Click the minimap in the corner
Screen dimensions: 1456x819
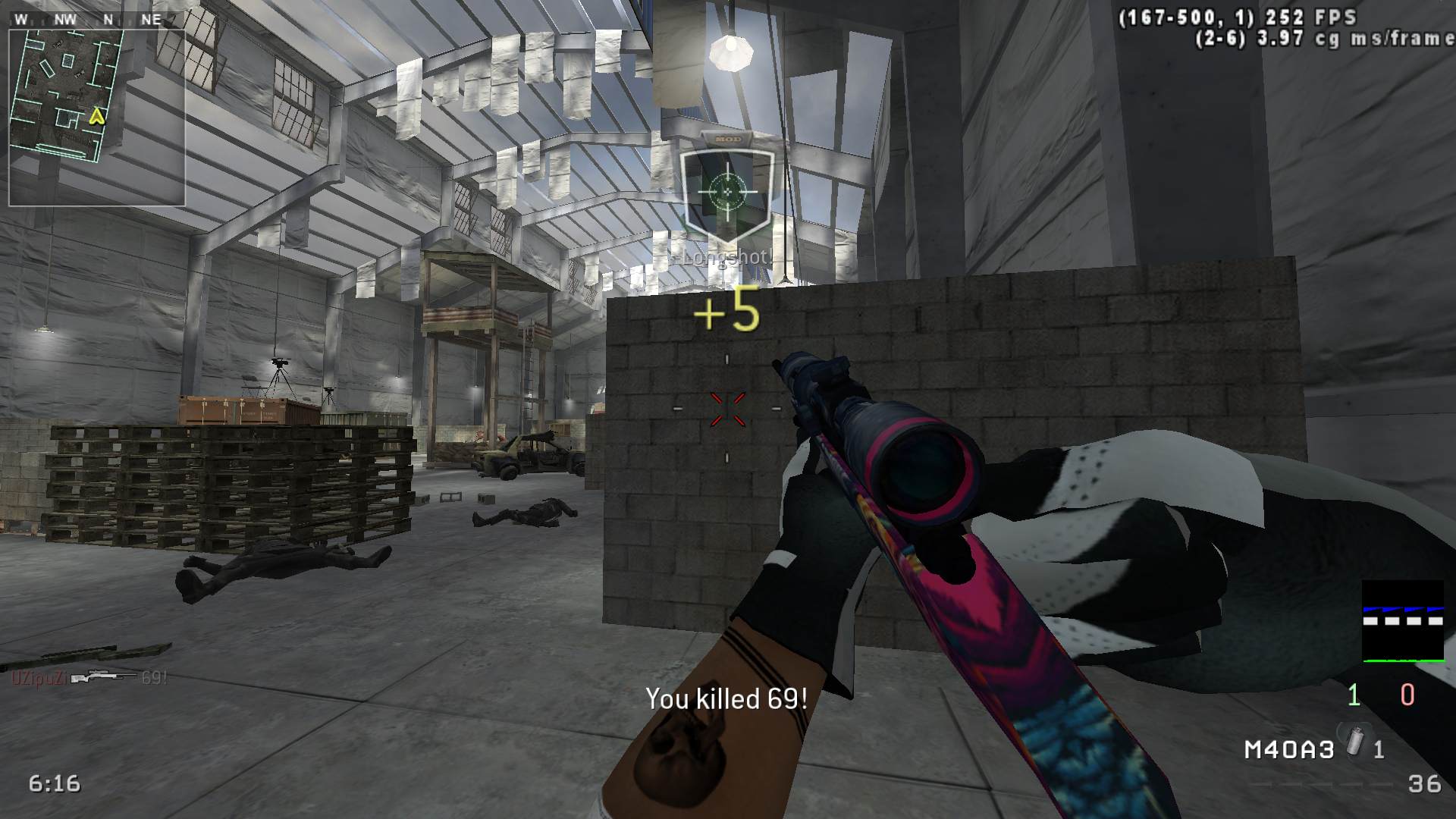(97, 116)
